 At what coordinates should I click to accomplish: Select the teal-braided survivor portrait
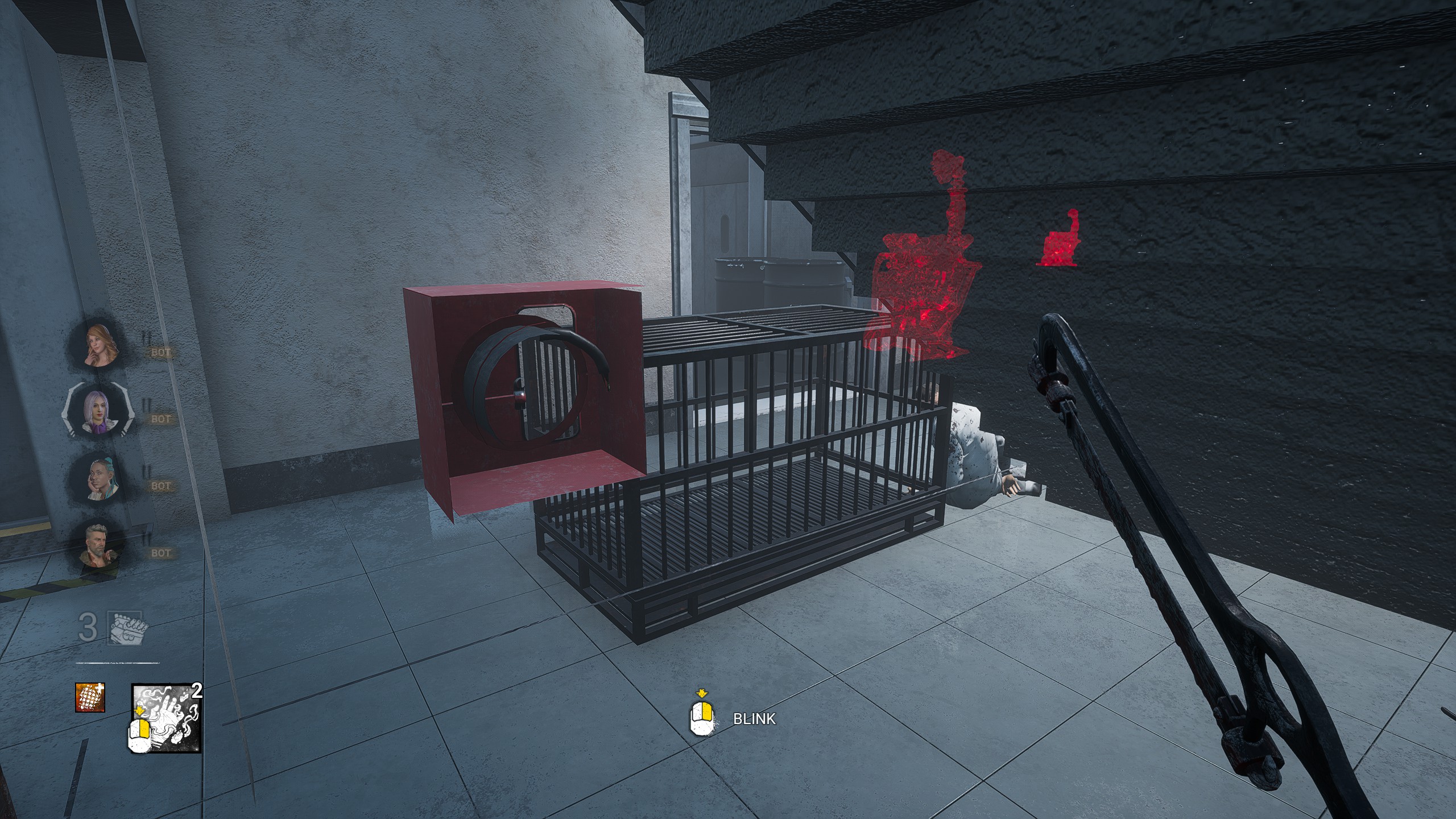(x=101, y=479)
